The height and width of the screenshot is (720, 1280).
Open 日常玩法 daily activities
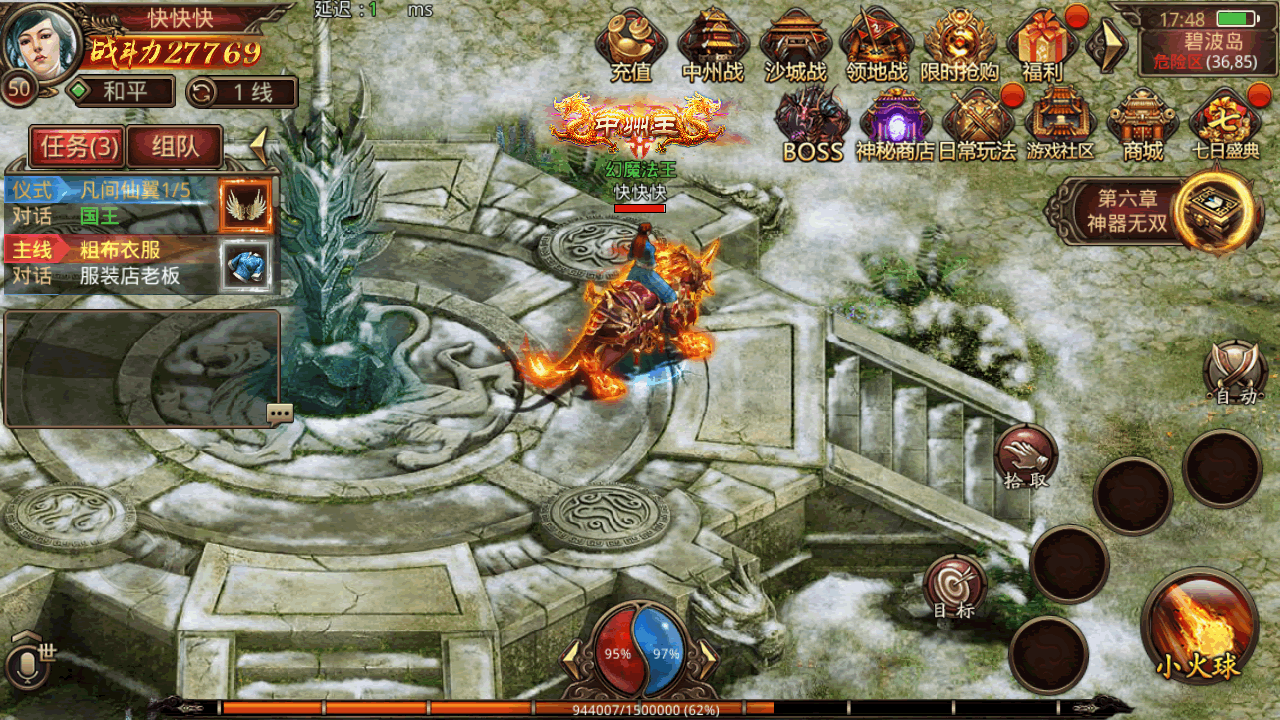pyautogui.click(x=977, y=123)
